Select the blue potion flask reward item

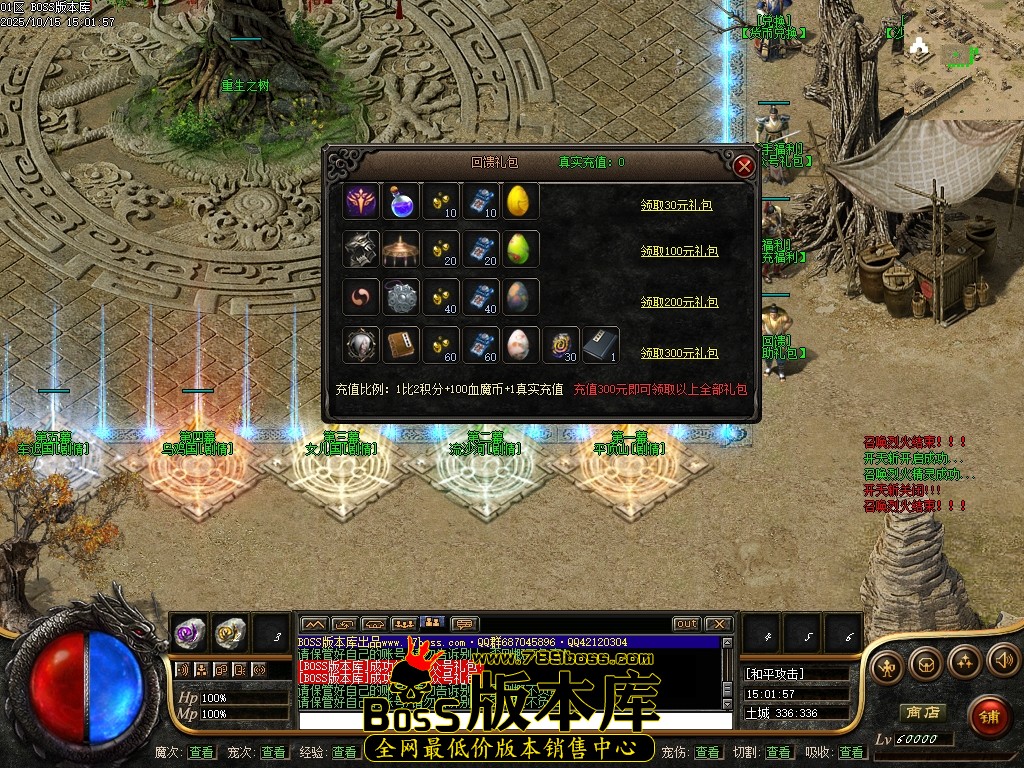(401, 201)
